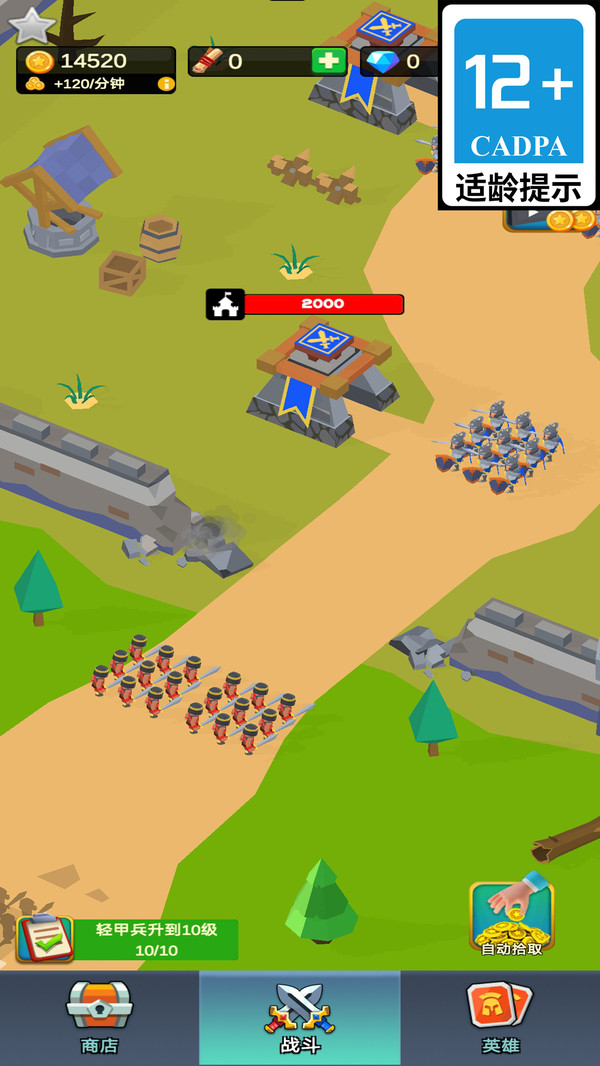Switch to the 战斗 battle tab

[x=299, y=1017]
